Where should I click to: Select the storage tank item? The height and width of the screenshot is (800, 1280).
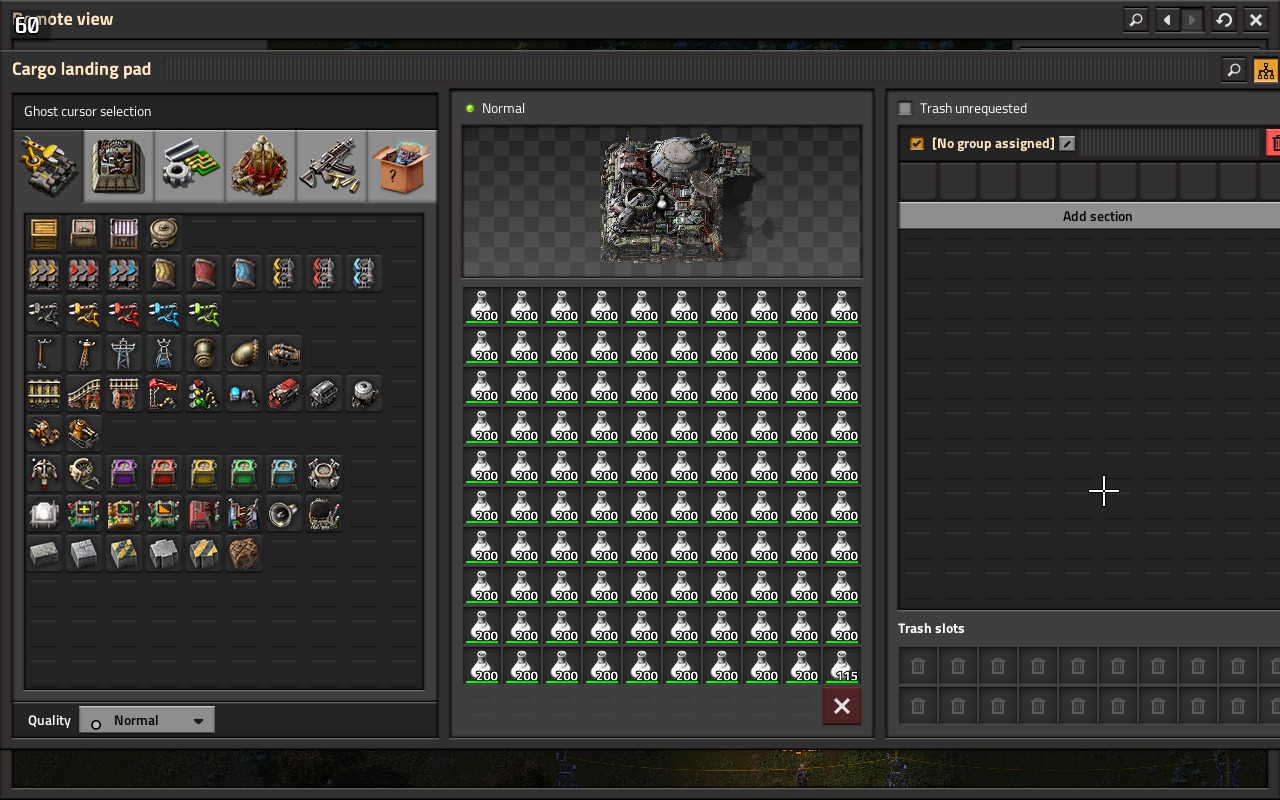tap(164, 233)
